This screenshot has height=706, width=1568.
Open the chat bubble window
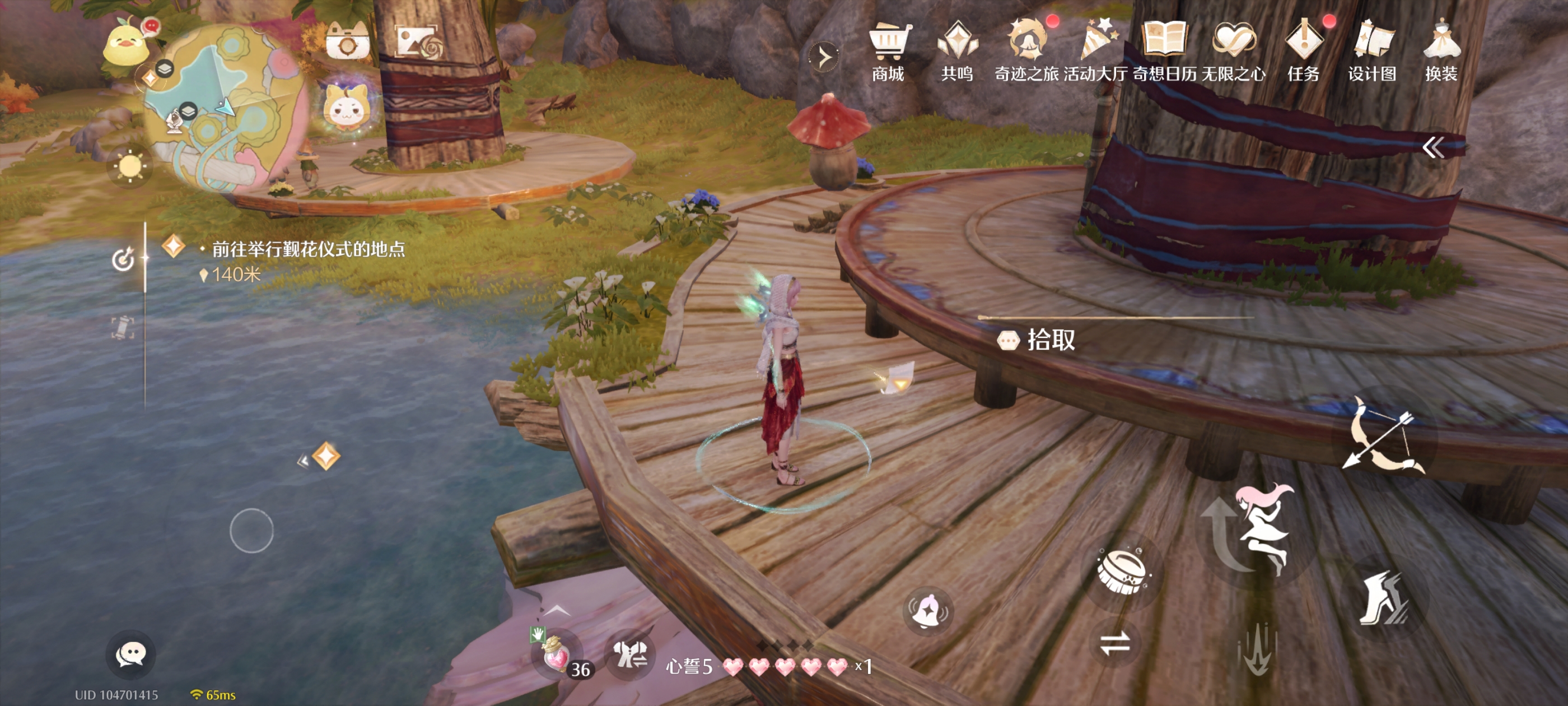pyautogui.click(x=131, y=655)
